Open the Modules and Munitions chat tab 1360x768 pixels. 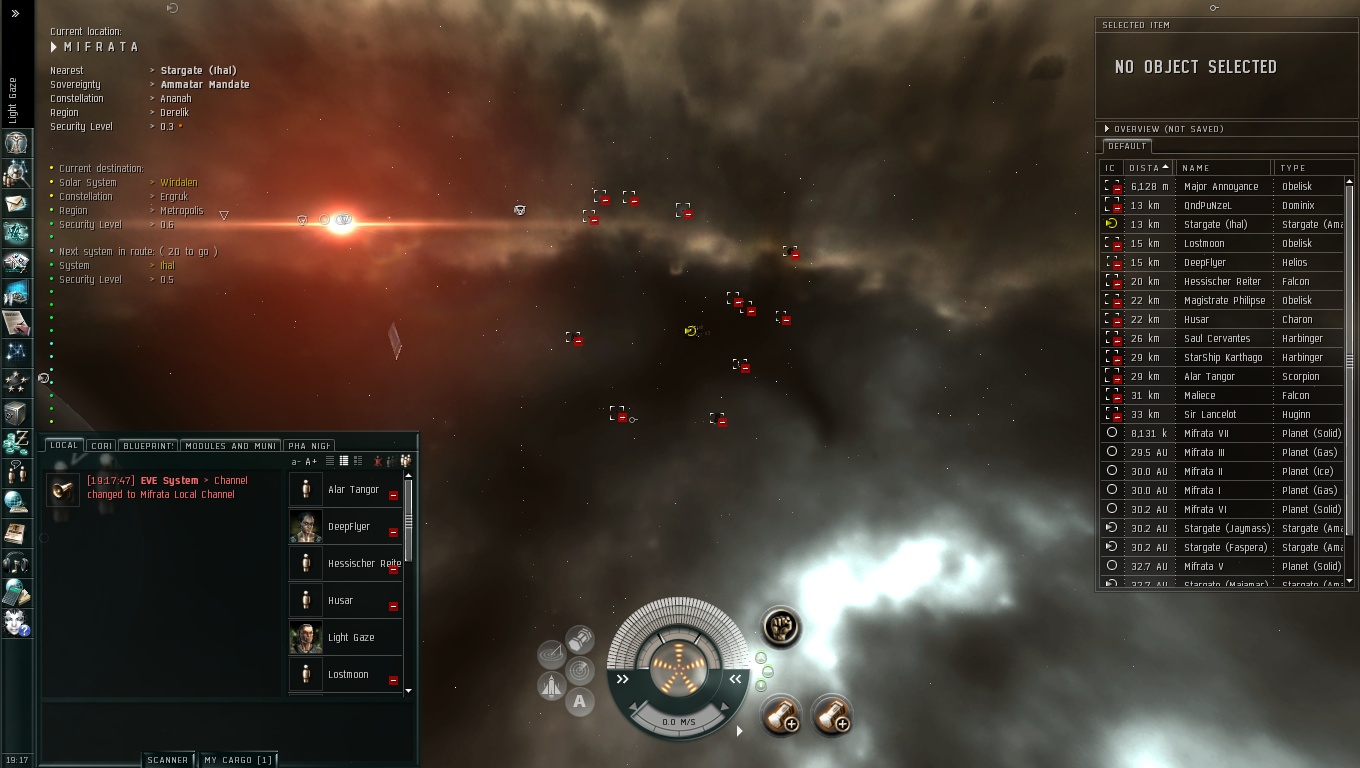coord(230,446)
